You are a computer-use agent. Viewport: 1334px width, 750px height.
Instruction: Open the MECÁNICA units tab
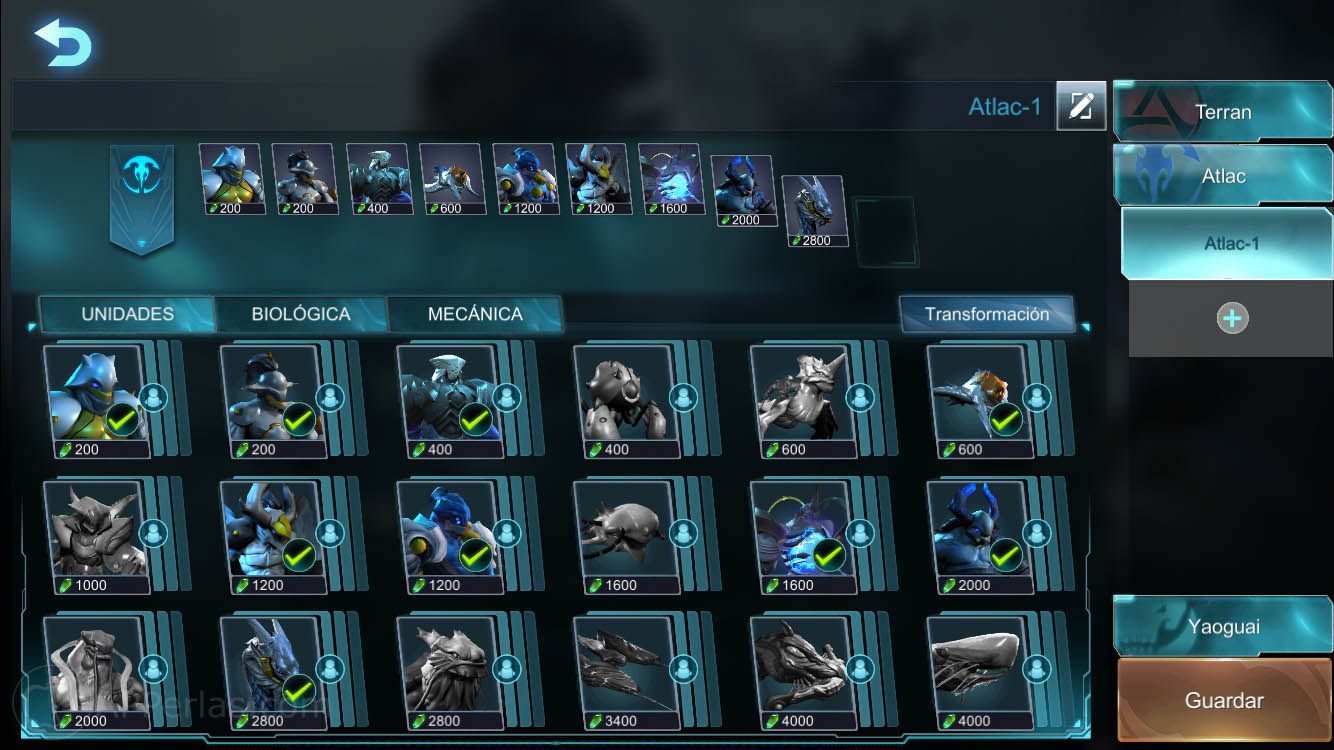point(475,314)
